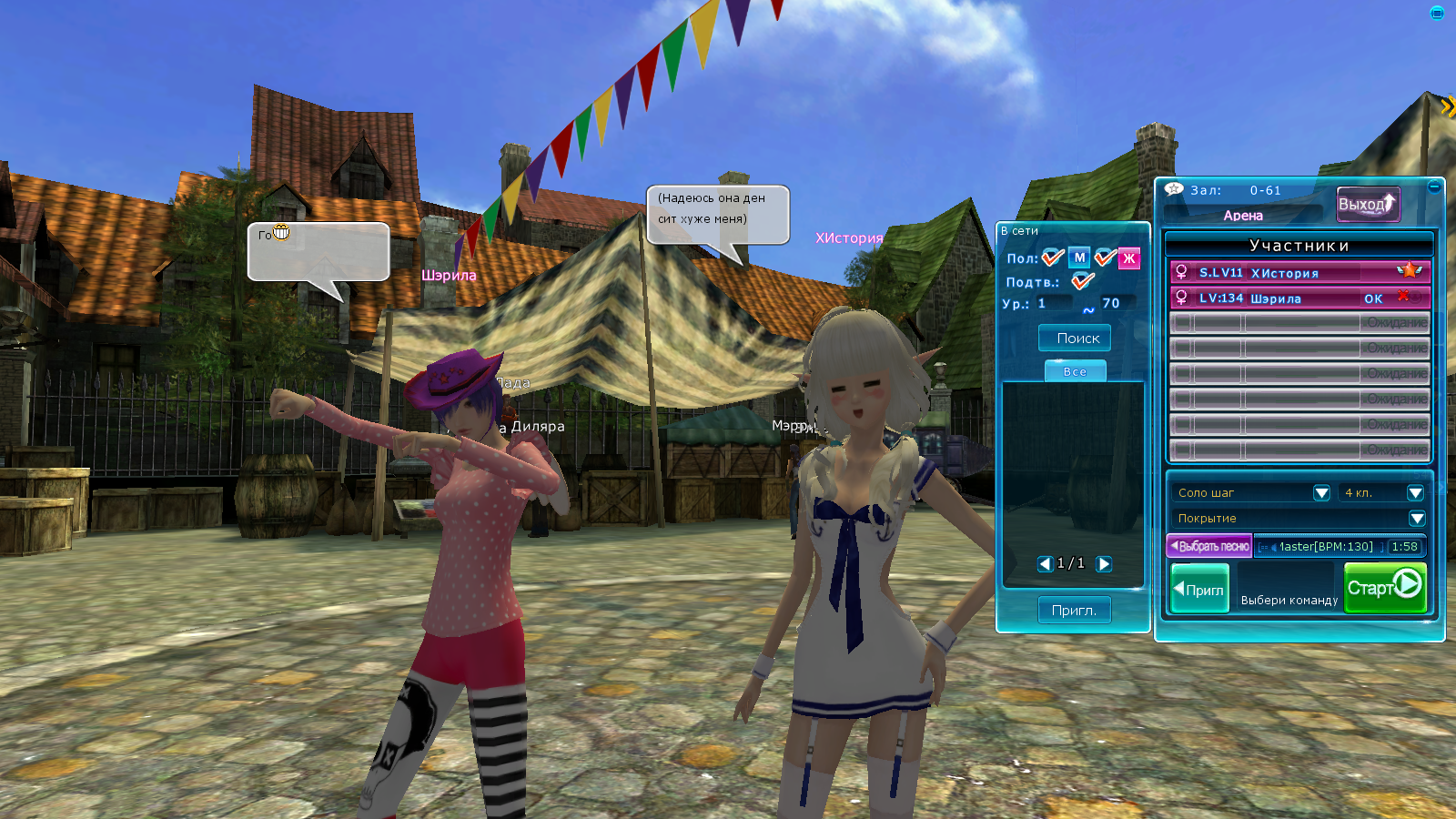Click the Пригл. button under the online list

[1074, 610]
